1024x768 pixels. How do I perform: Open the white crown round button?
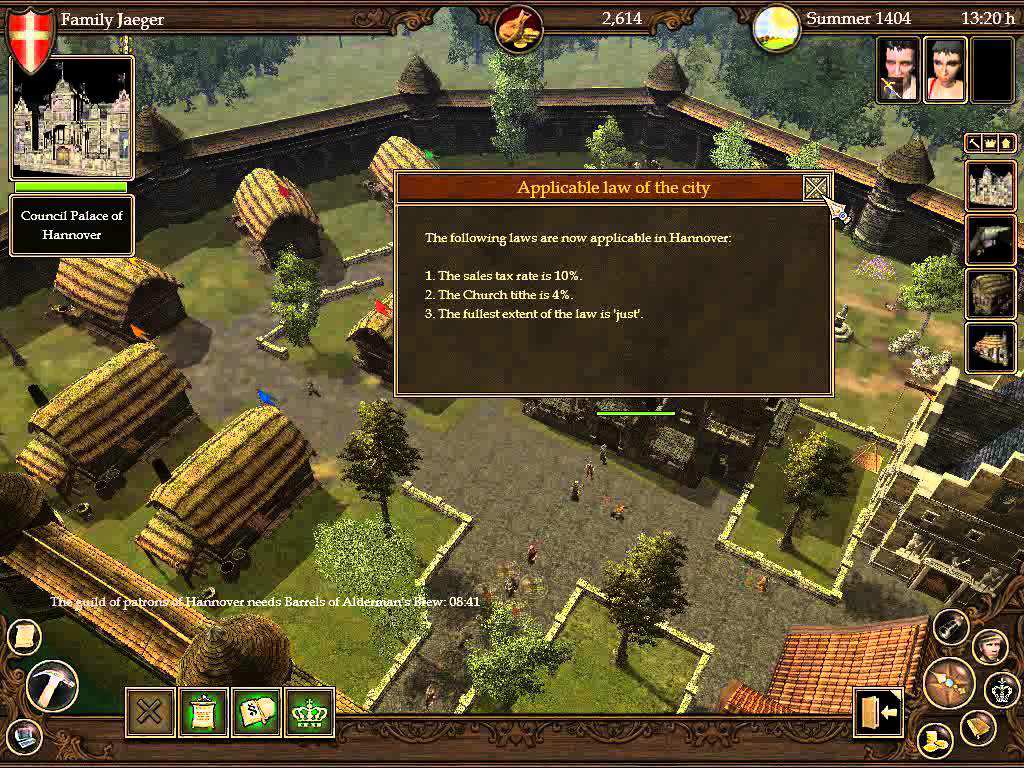pos(1001,689)
